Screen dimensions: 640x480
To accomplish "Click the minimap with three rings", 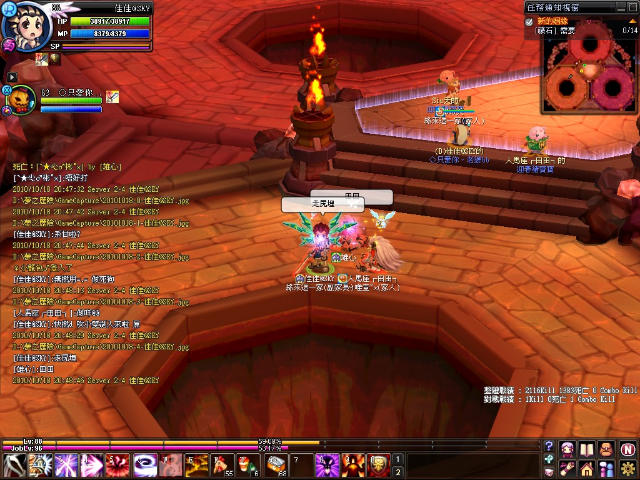I will click(x=590, y=73).
